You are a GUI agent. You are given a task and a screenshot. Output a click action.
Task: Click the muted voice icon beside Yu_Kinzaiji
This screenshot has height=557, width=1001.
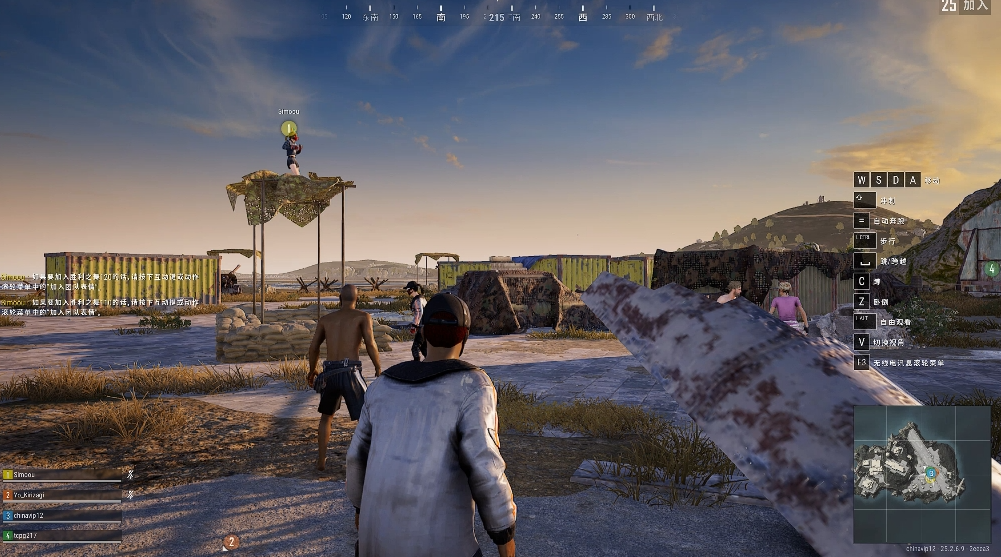(x=130, y=494)
